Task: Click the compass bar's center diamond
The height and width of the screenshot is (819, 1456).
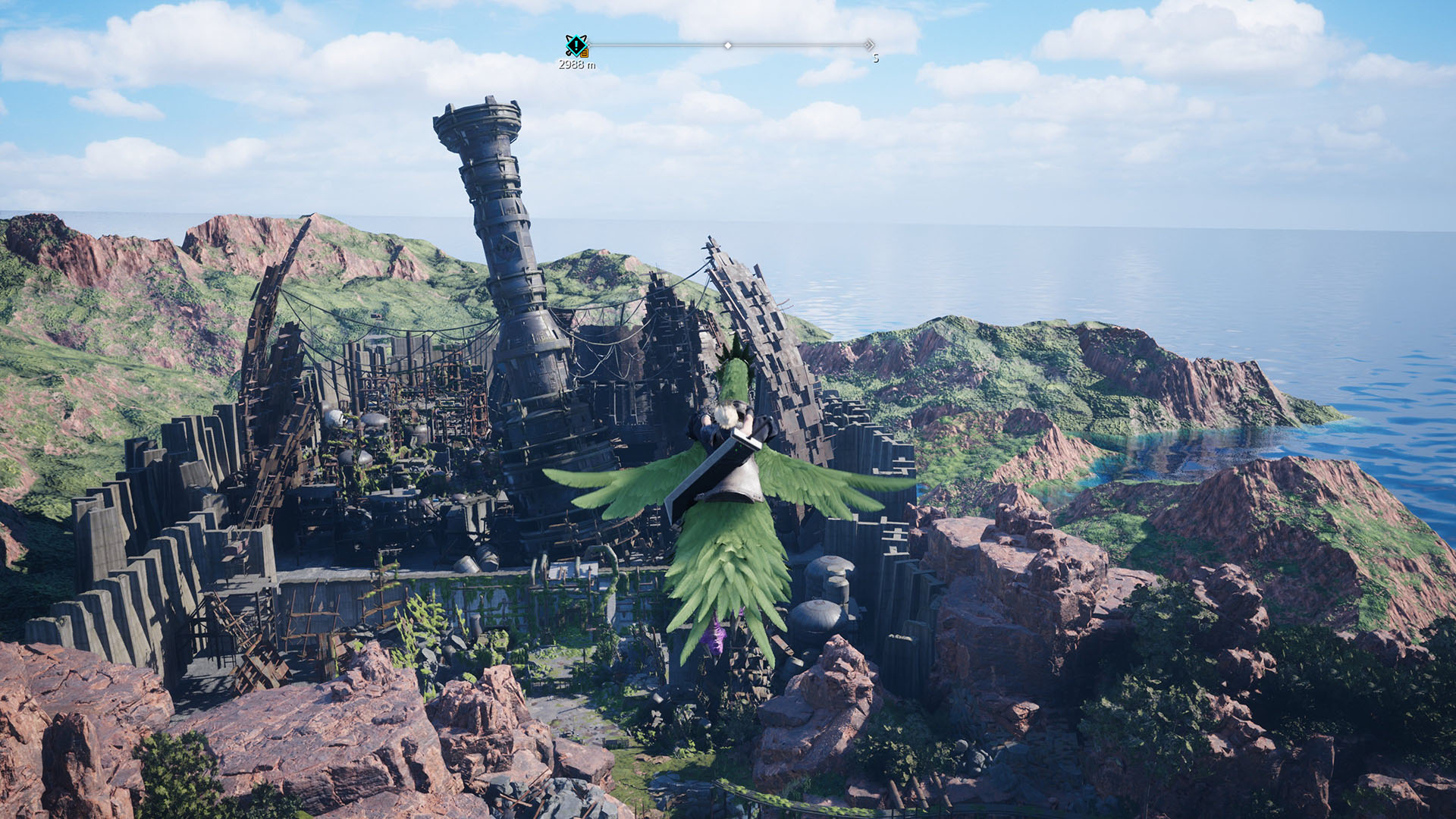Action: tap(728, 45)
